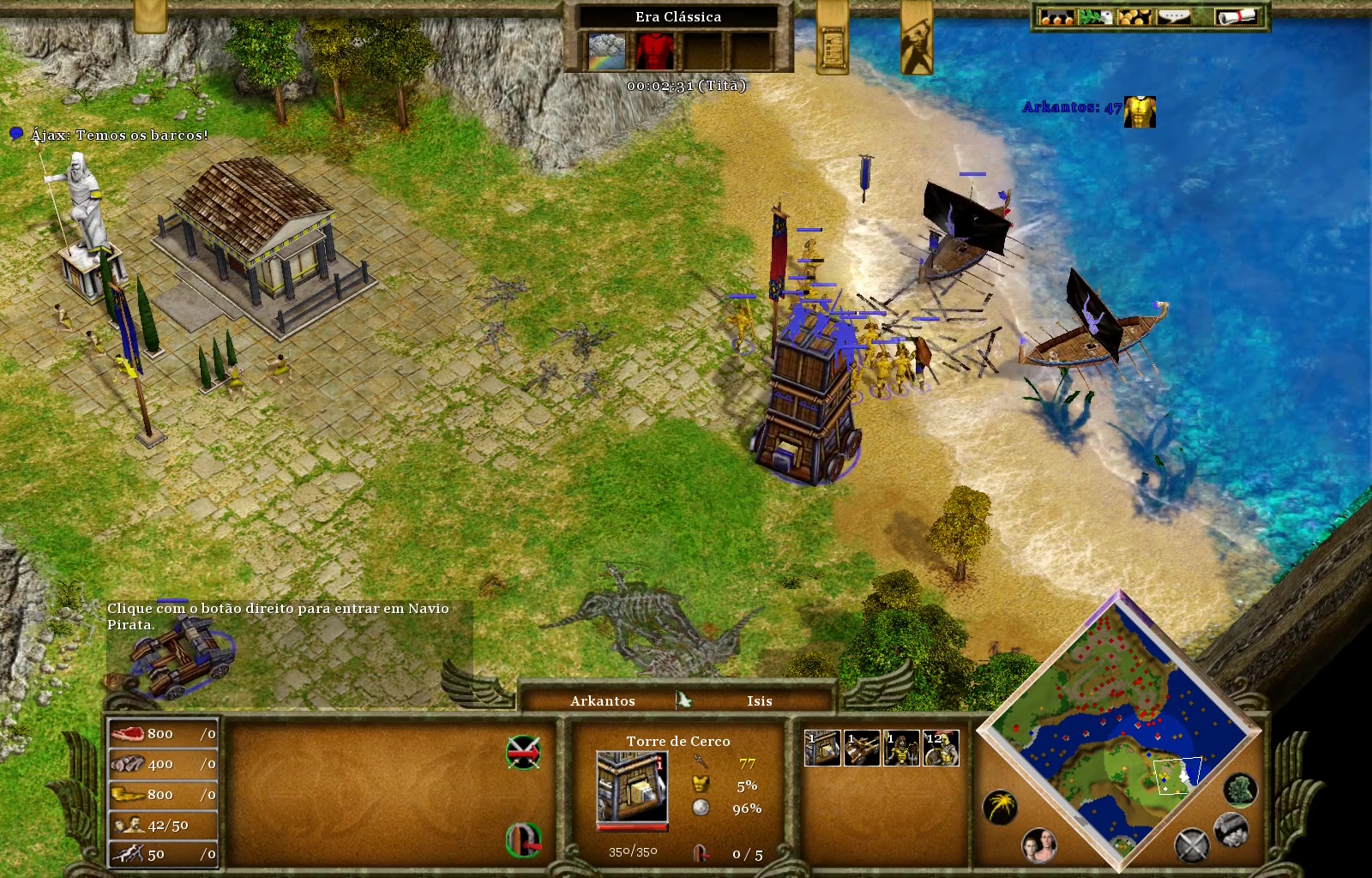
Task: Open the chat speech bubble menu
Action: coord(1176,16)
